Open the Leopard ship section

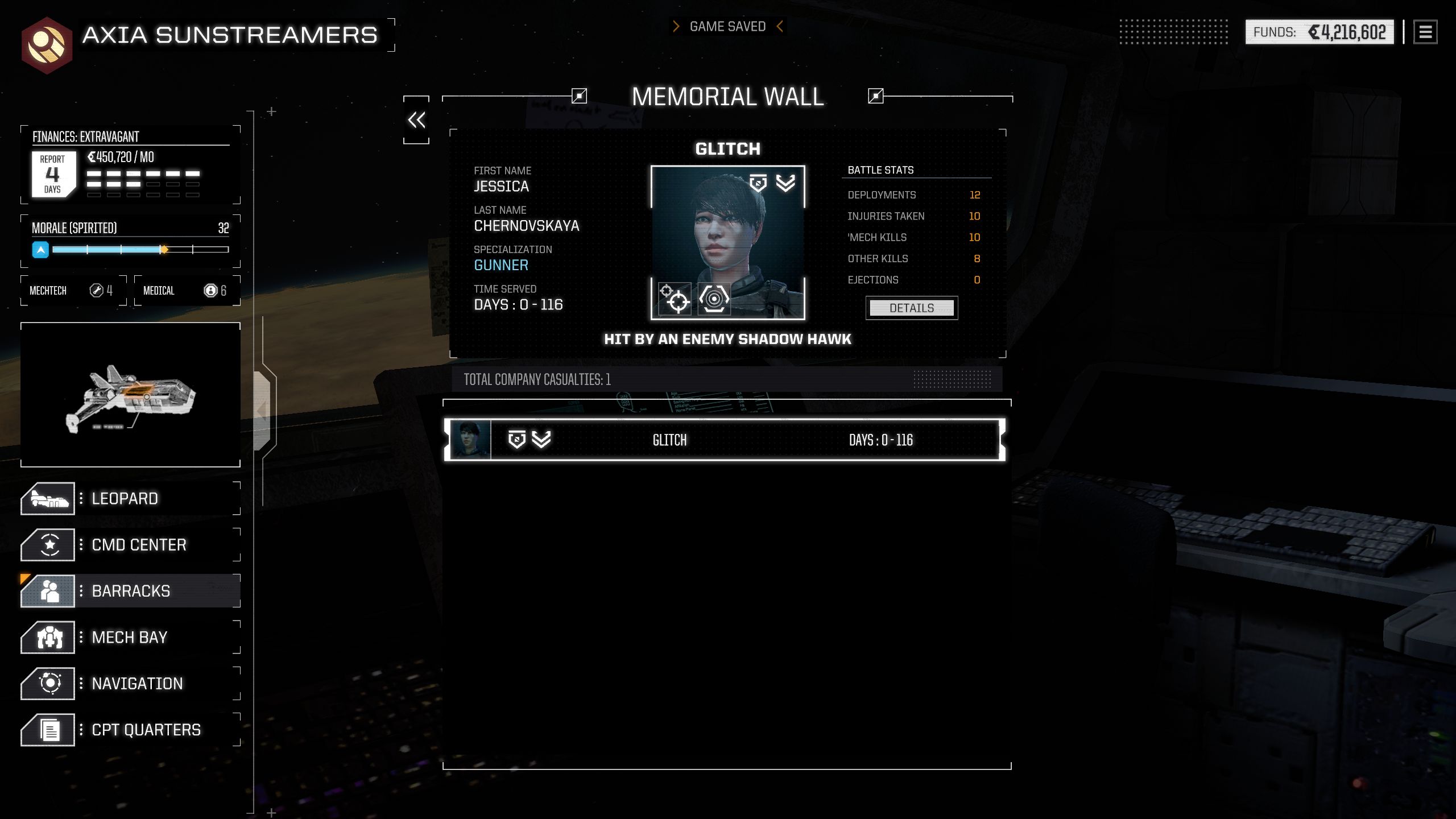click(130, 499)
